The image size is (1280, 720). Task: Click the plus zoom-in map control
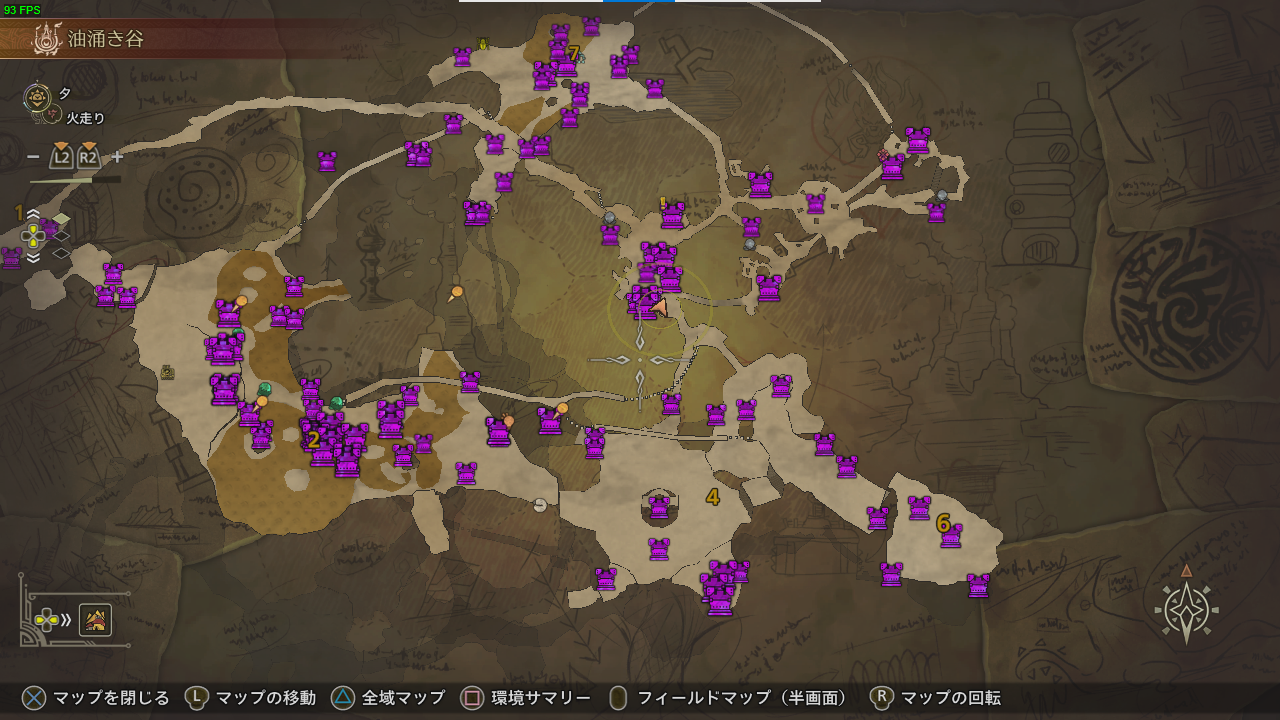[117, 157]
